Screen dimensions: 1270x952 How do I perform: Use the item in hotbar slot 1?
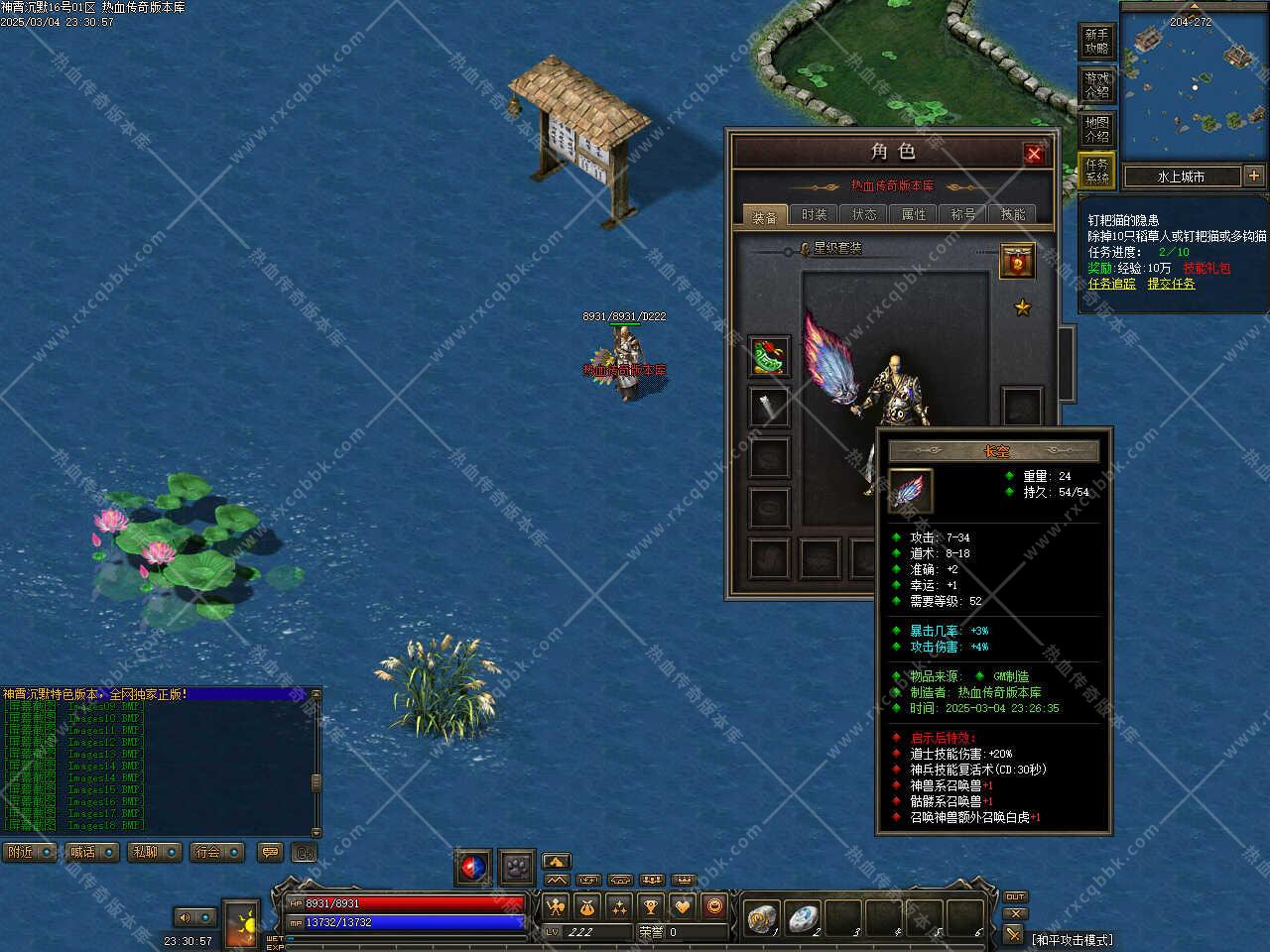pyautogui.click(x=764, y=919)
